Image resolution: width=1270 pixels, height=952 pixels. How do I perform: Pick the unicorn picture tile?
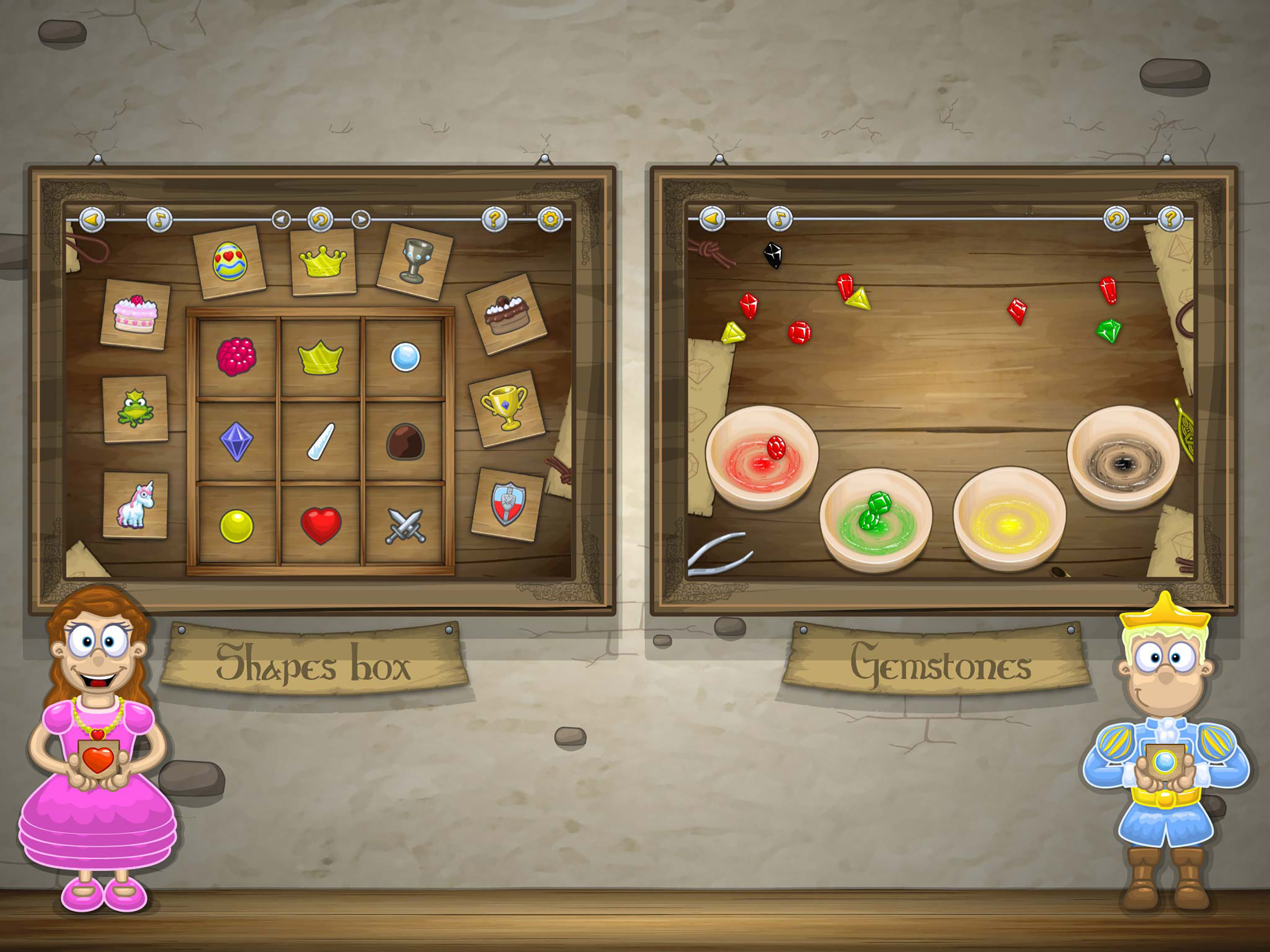tap(135, 505)
